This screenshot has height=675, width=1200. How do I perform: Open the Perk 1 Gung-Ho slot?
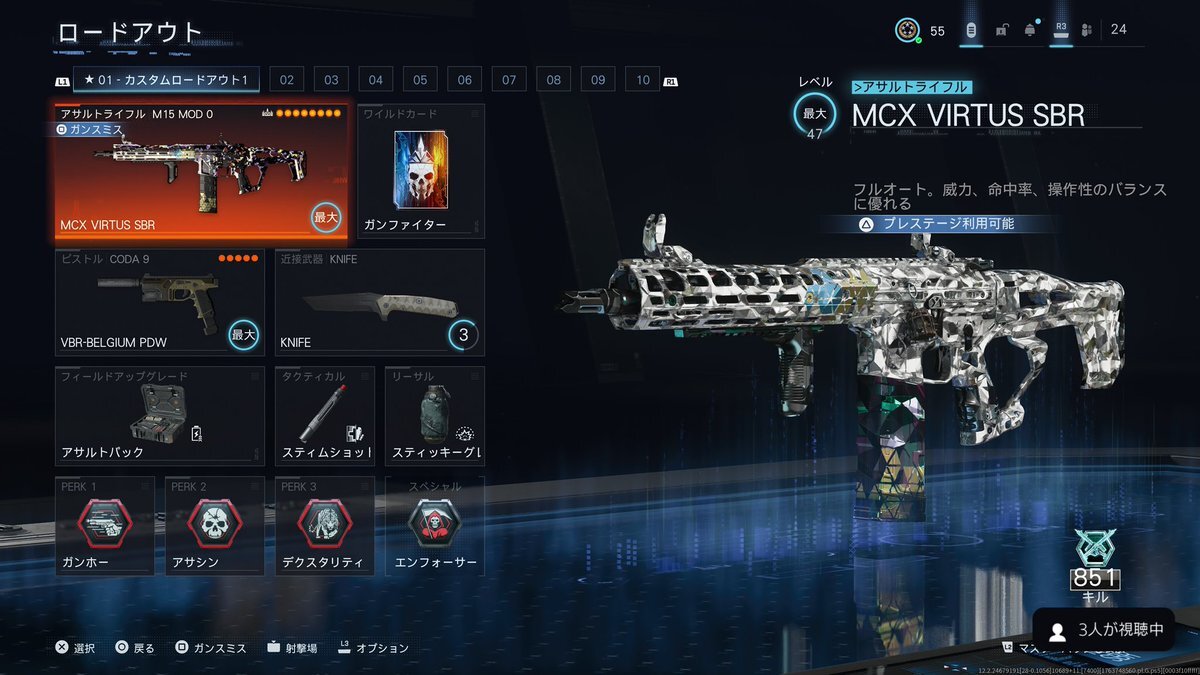point(105,527)
